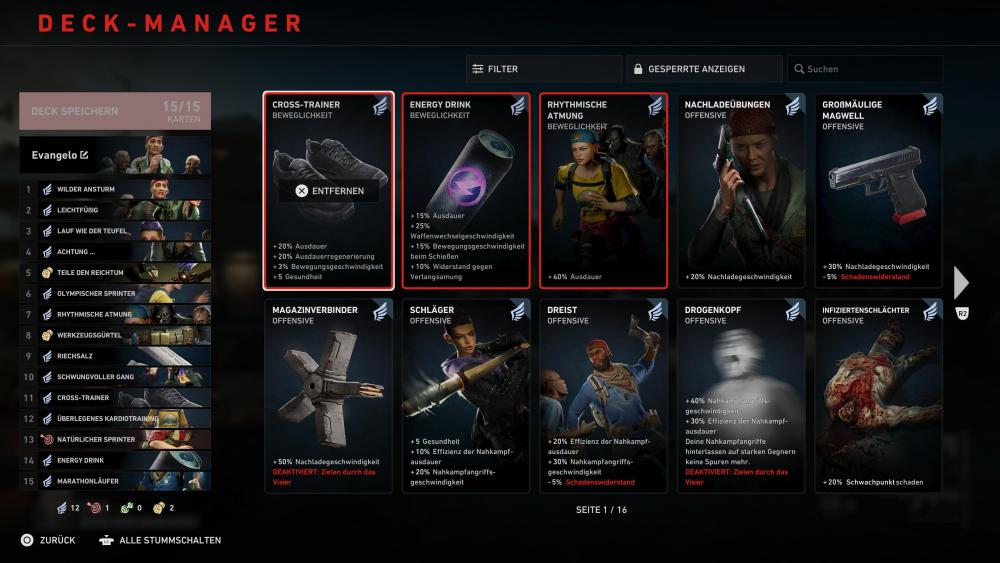Go to the next card page arrow

click(961, 283)
